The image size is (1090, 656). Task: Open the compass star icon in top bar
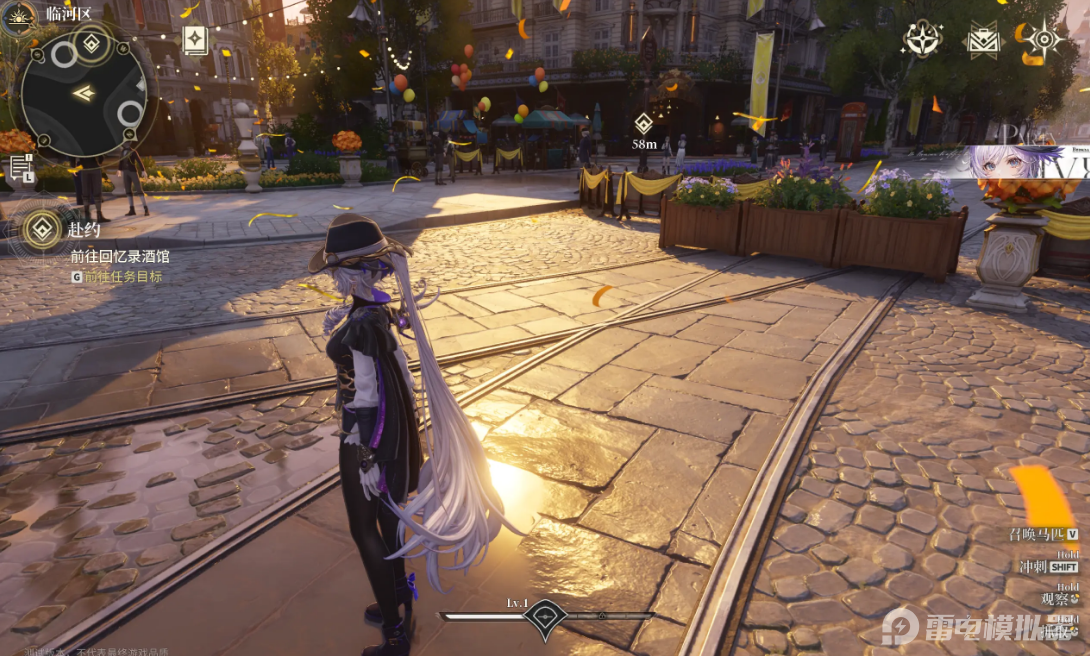tap(921, 39)
